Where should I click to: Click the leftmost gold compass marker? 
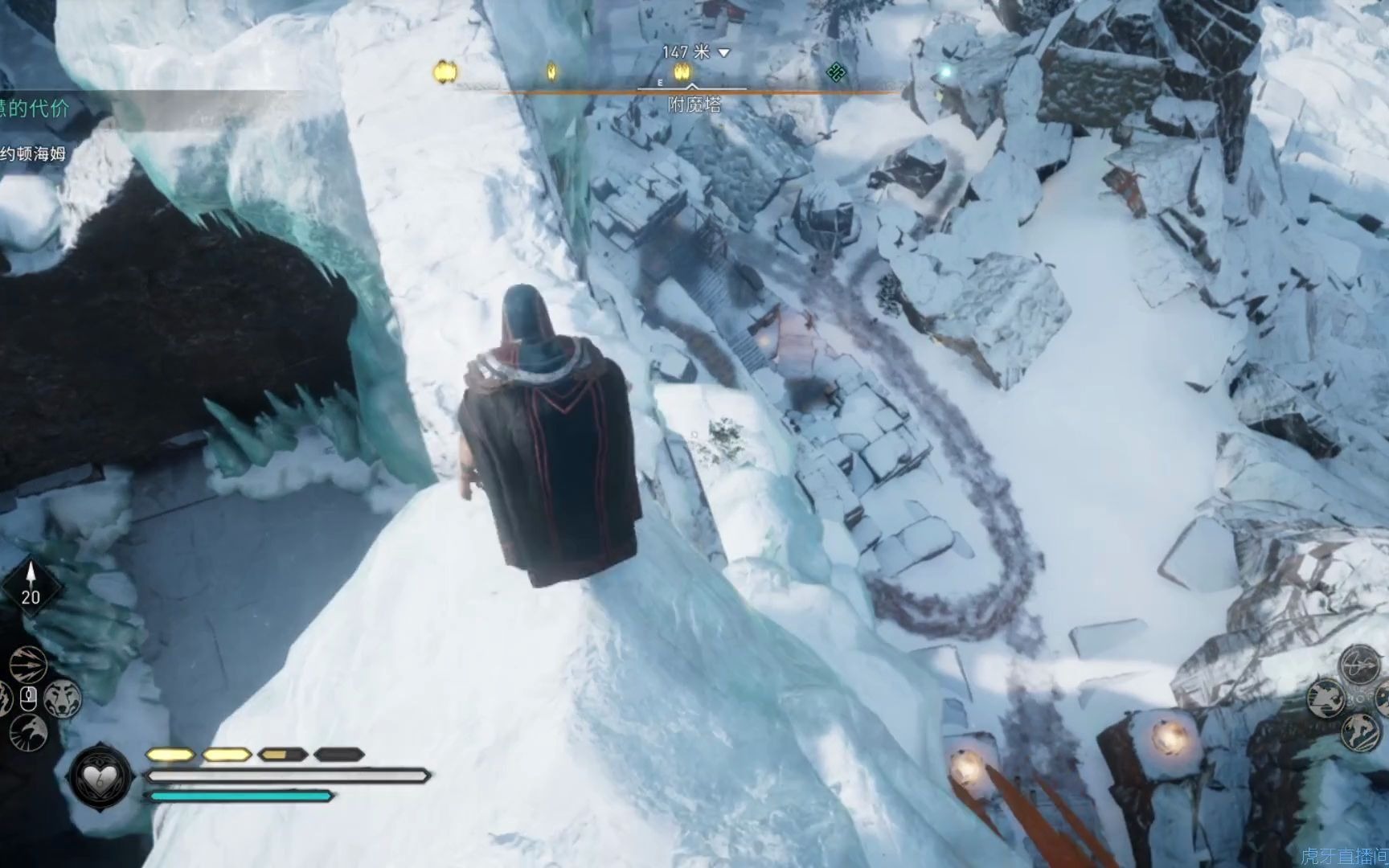click(x=445, y=72)
